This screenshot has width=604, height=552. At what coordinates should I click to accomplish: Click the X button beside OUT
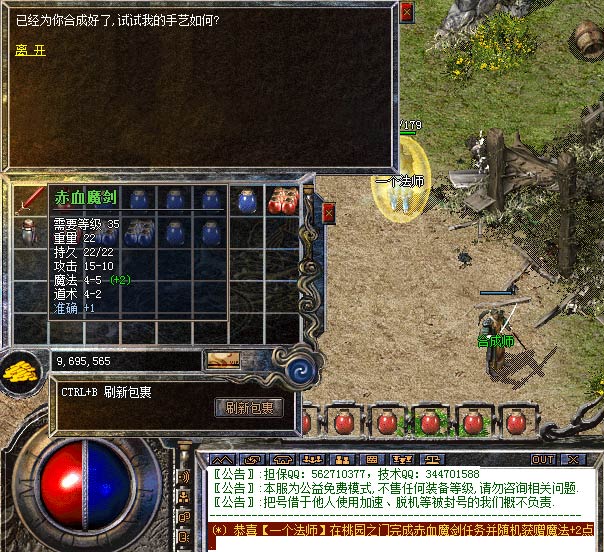(571, 459)
